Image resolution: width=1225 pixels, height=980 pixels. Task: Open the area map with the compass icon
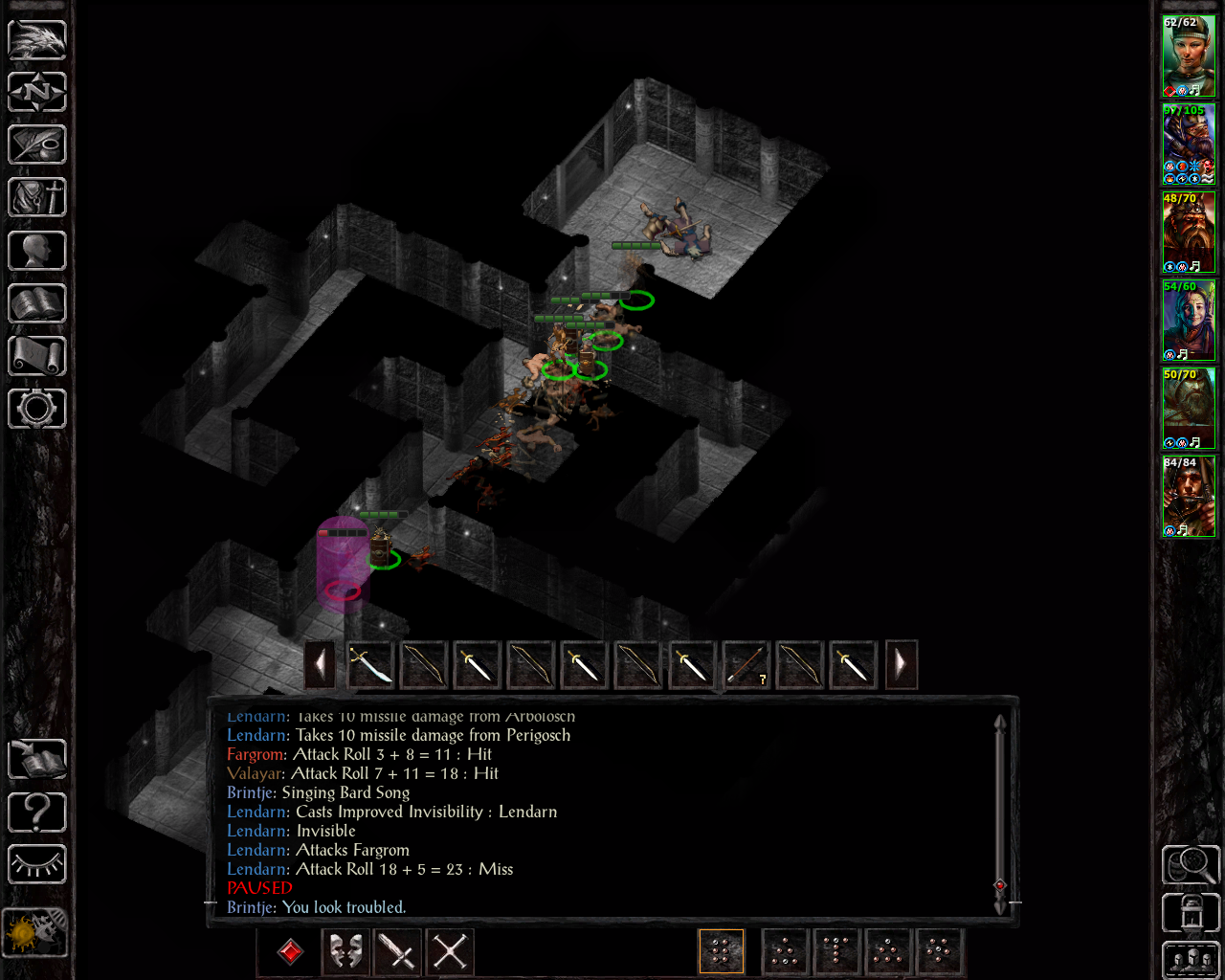[x=37, y=93]
